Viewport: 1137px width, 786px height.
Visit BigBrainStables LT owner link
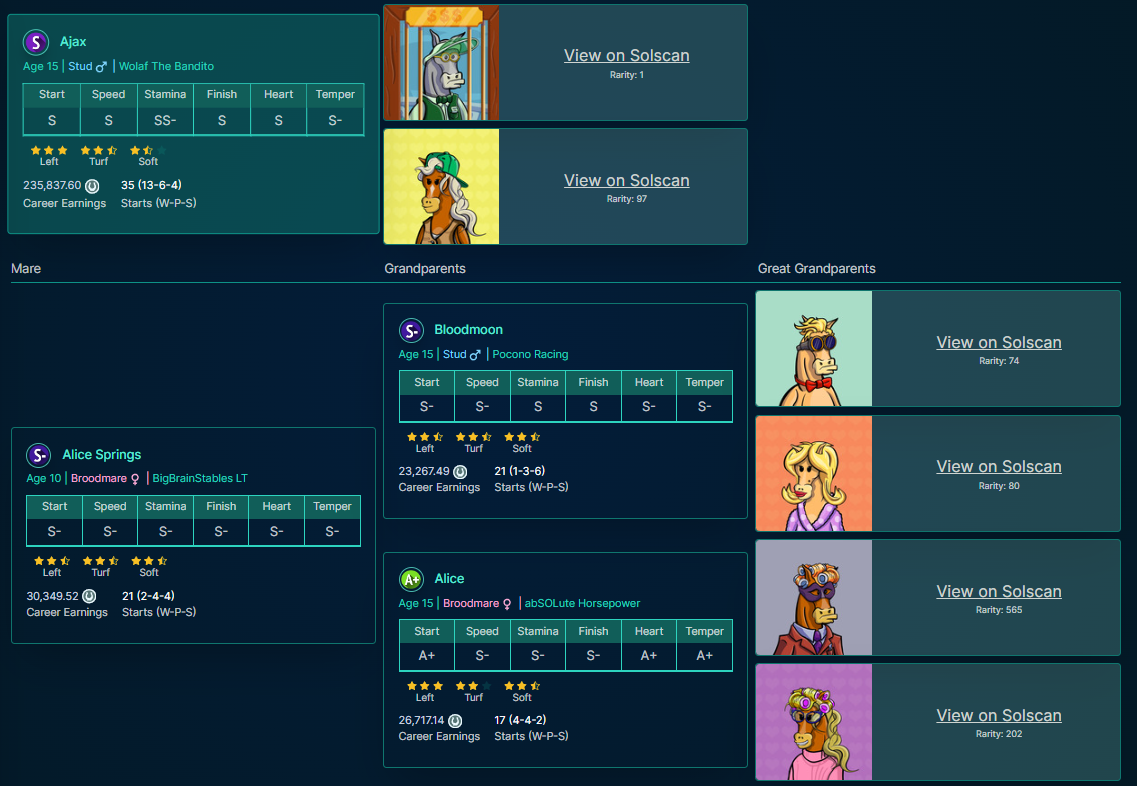[x=200, y=478]
